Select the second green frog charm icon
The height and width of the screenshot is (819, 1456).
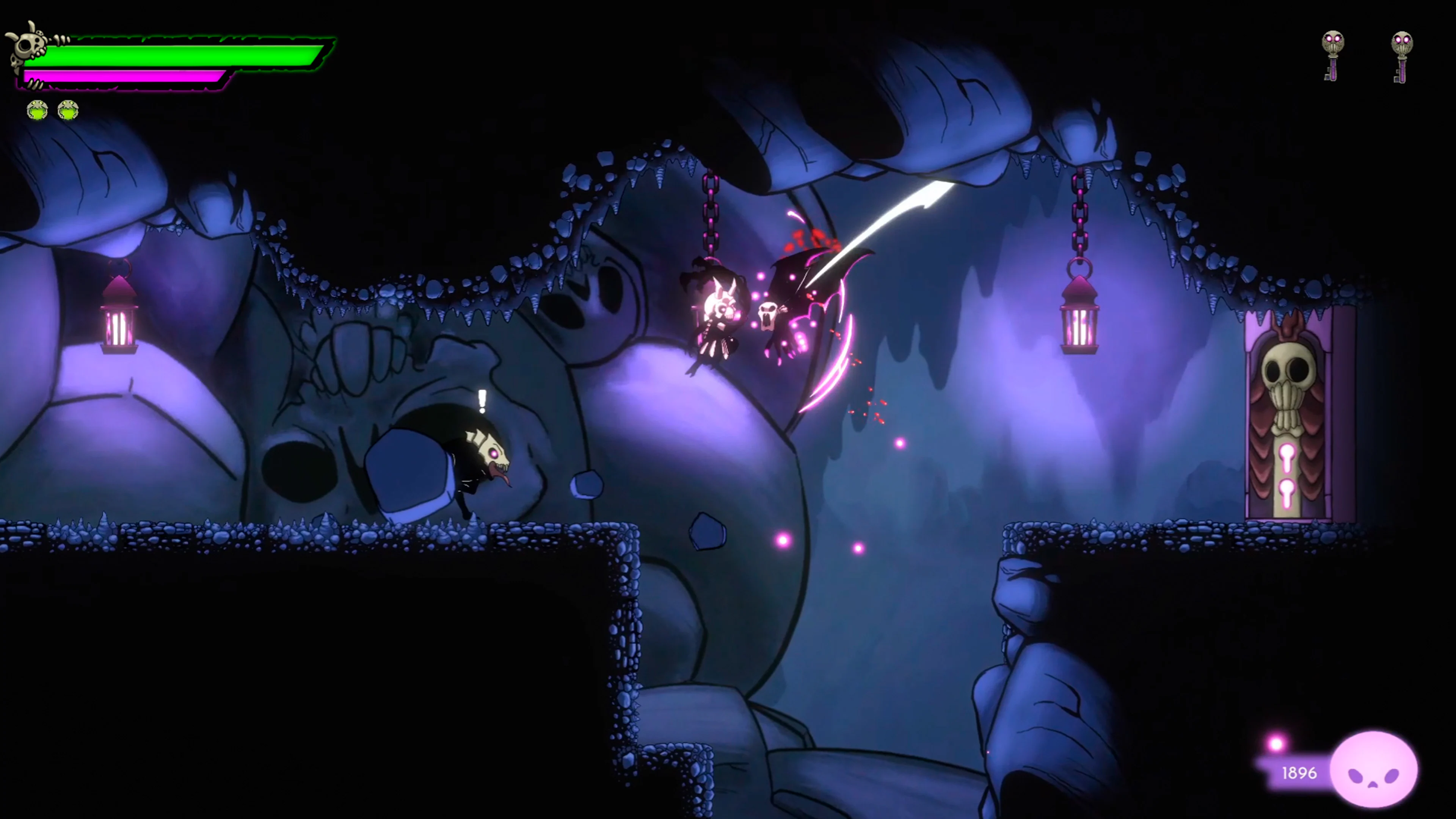pos(67,111)
